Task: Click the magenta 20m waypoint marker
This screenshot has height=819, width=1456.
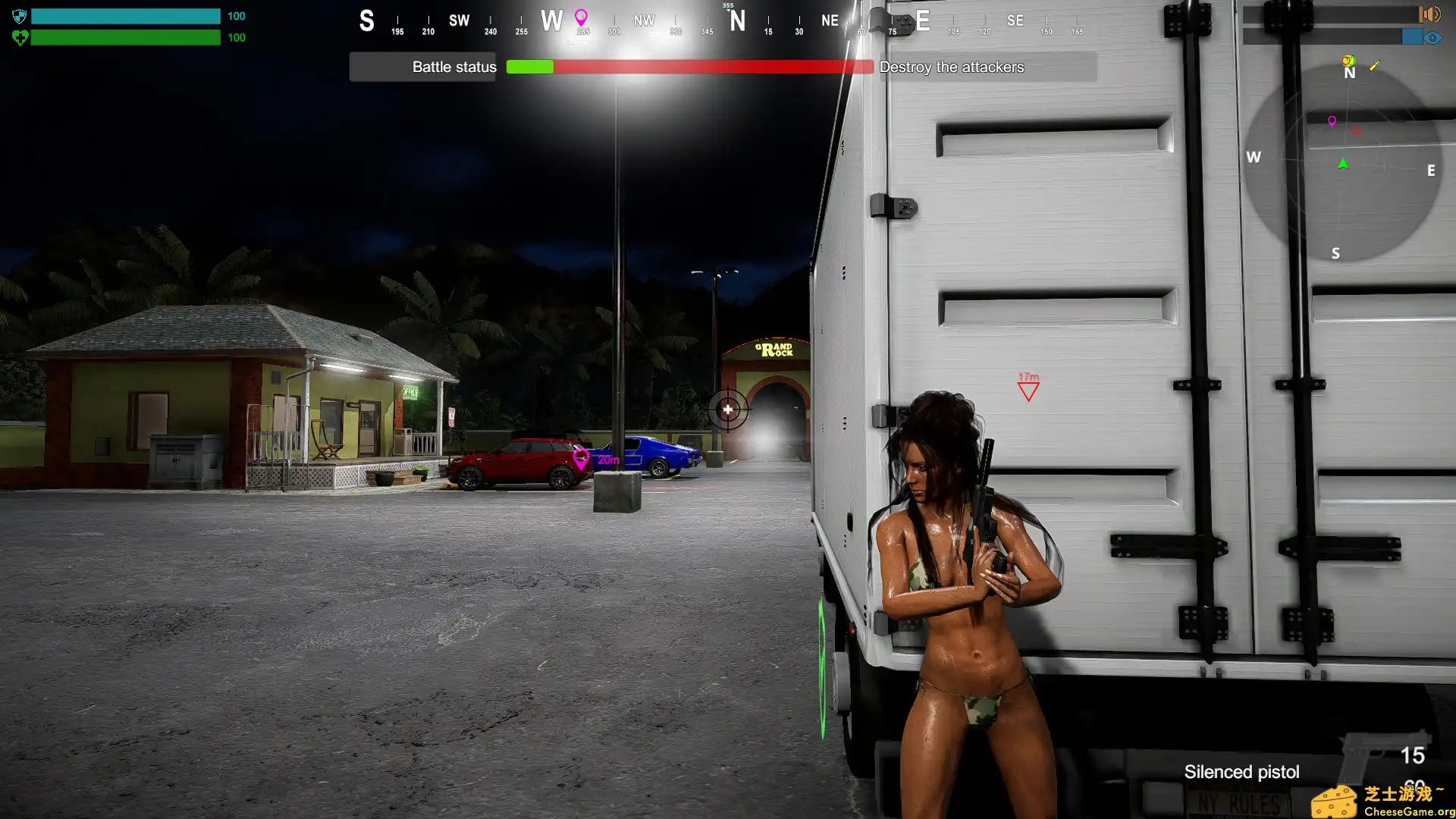Action: tap(582, 458)
